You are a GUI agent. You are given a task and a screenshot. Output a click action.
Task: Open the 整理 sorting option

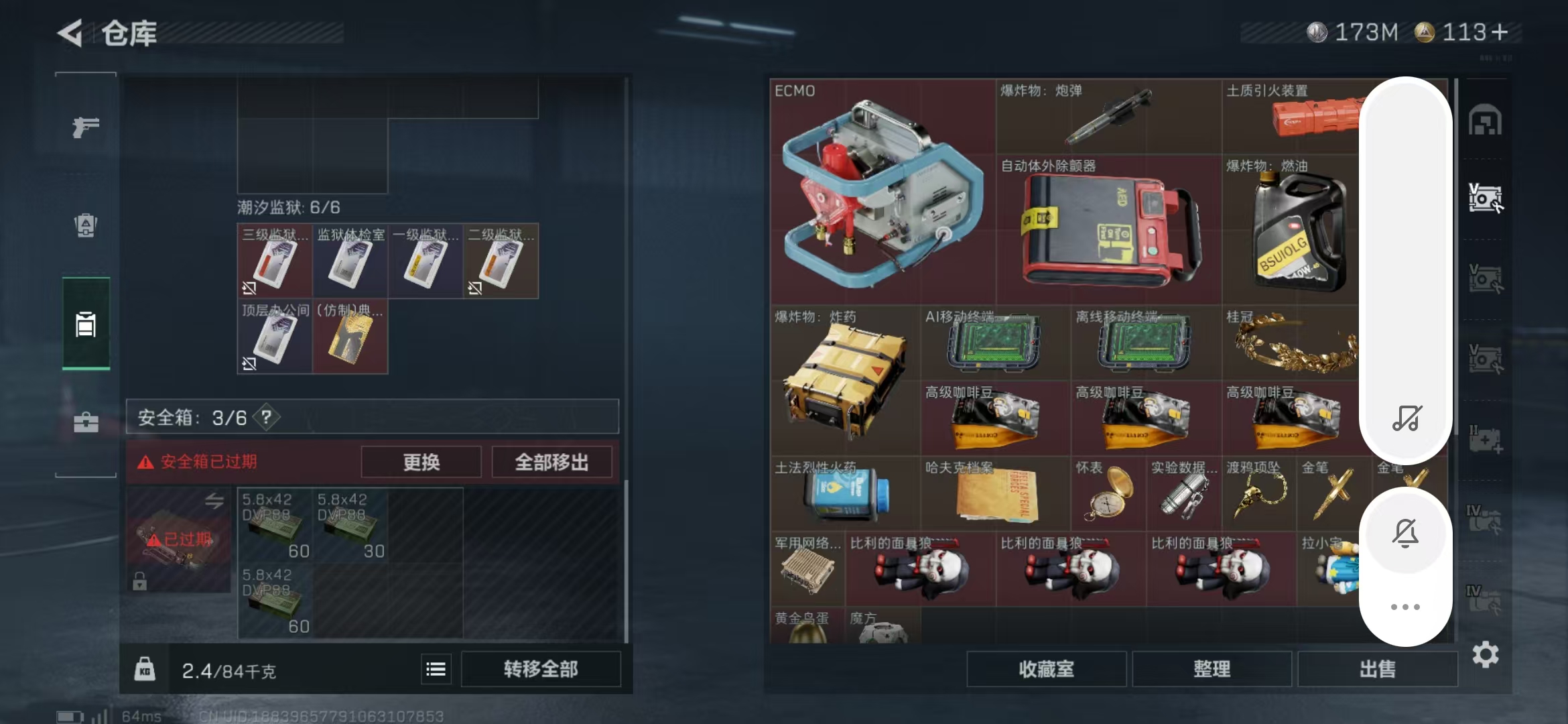click(x=1214, y=669)
